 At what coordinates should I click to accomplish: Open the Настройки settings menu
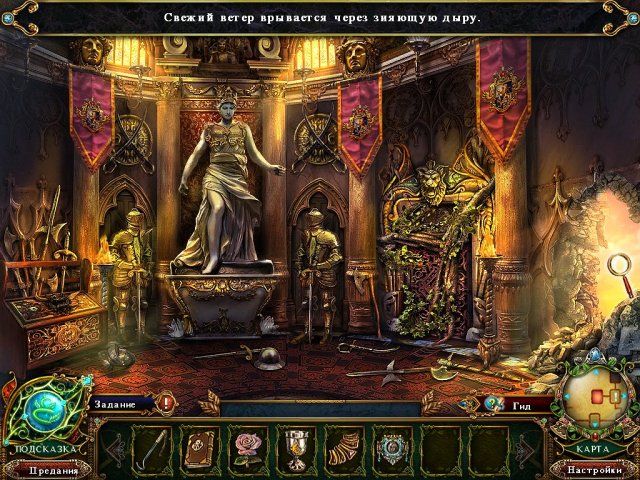tap(595, 469)
